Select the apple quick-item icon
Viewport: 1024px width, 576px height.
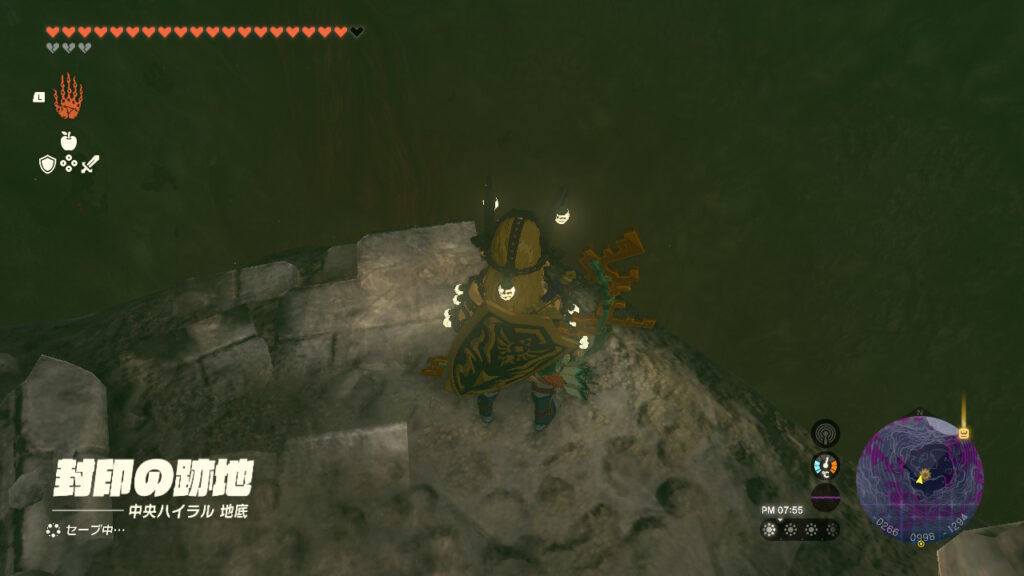pyautogui.click(x=68, y=141)
